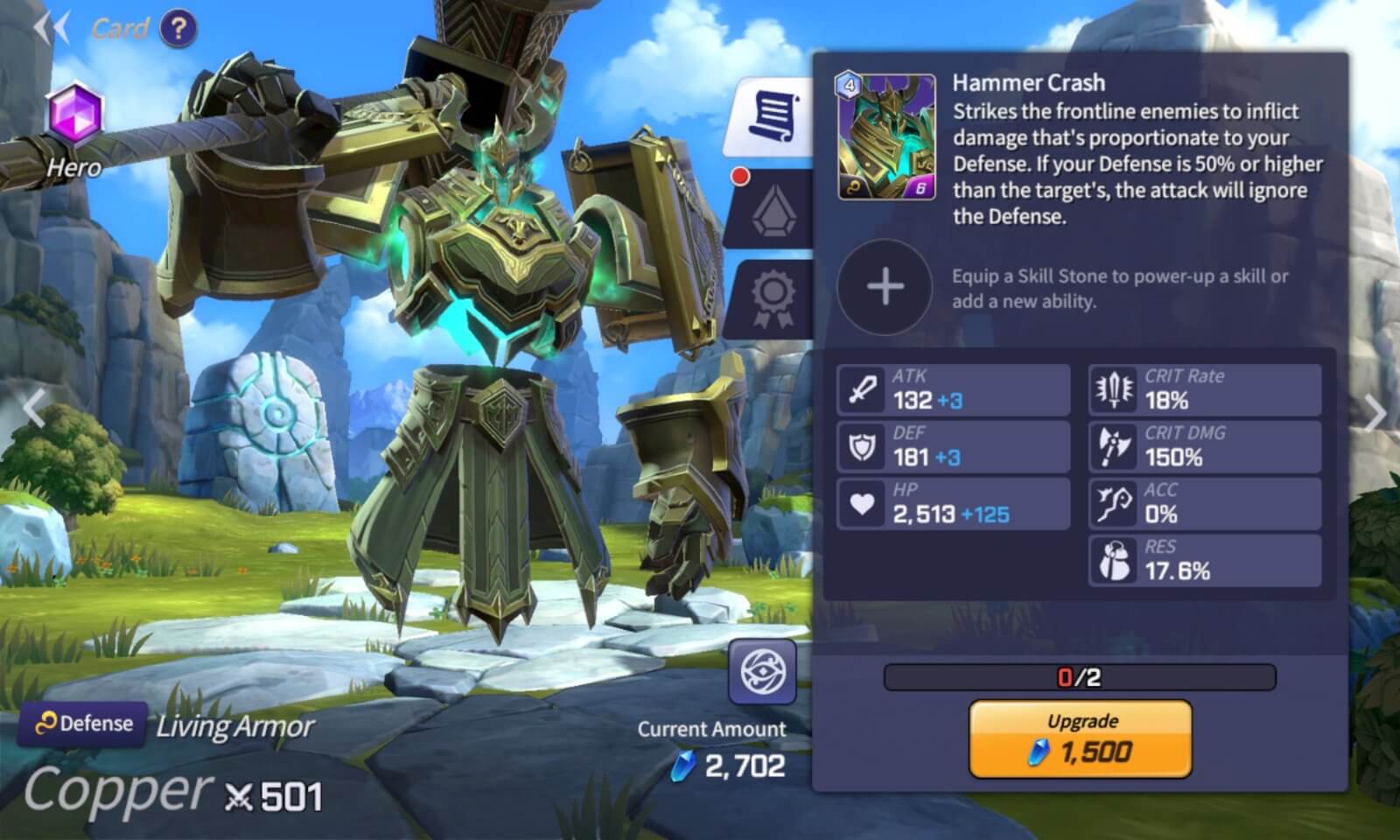
Task: Go back using the double-arrow button
Action: (51, 28)
